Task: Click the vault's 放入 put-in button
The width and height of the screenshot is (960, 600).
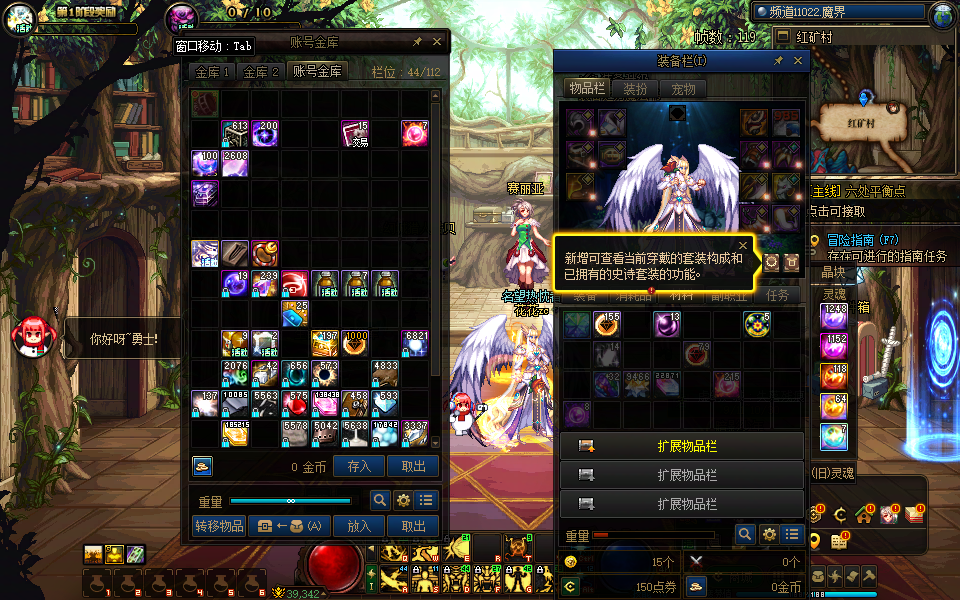Action: (359, 526)
